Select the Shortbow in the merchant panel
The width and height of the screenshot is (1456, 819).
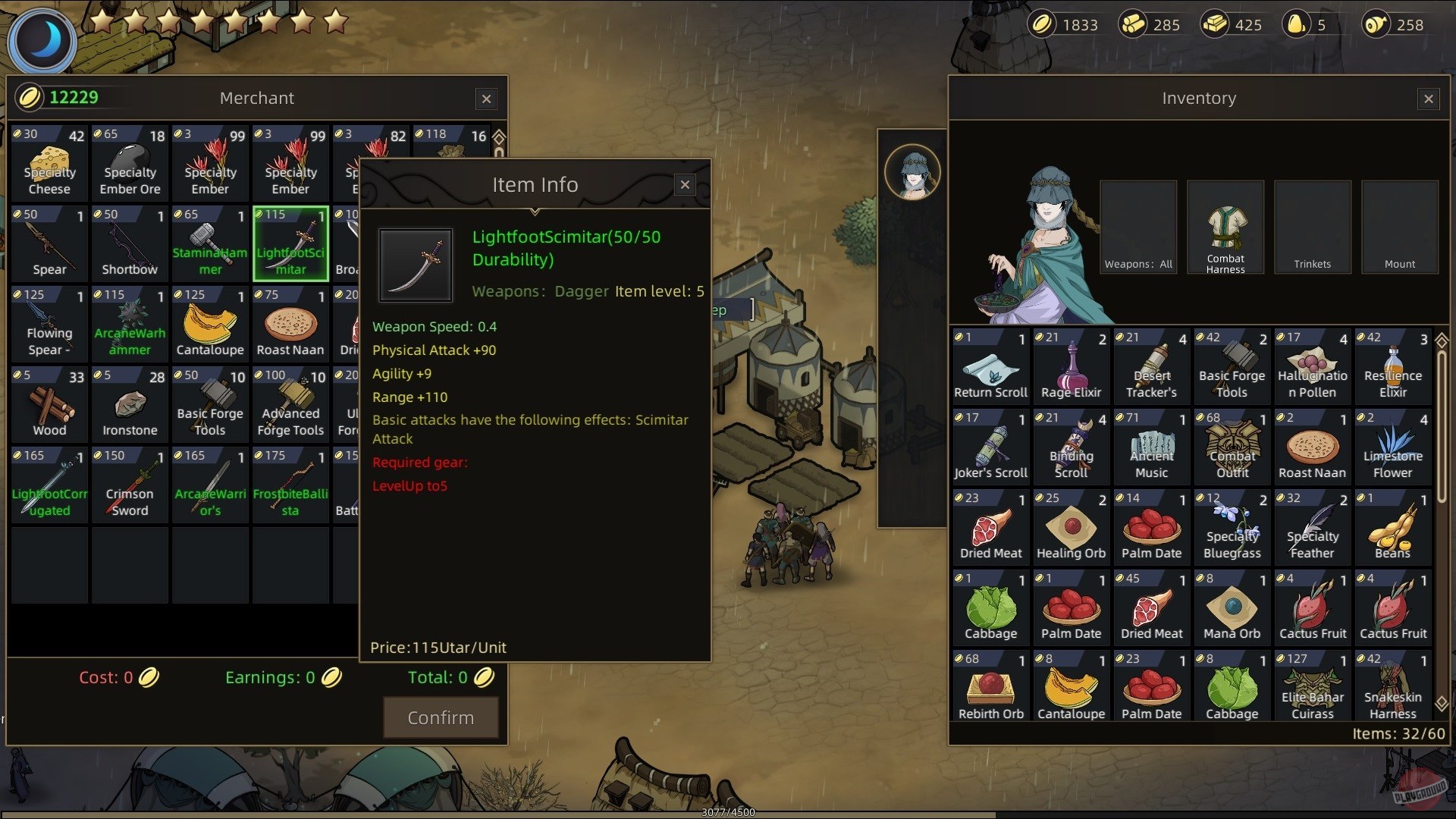pyautogui.click(x=129, y=243)
